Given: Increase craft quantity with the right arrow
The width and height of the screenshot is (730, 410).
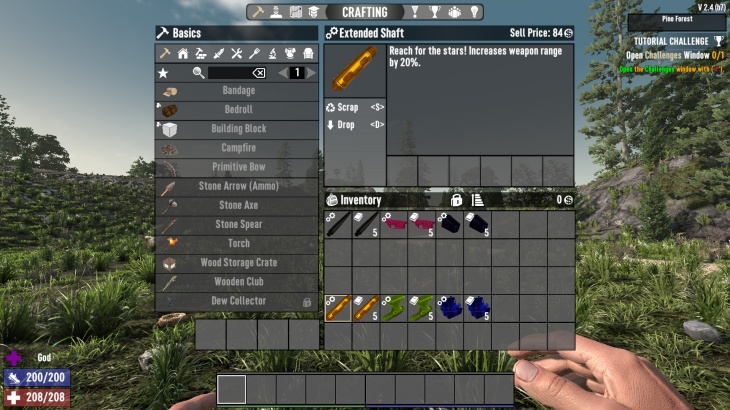Looking at the screenshot, I should tap(311, 73).
